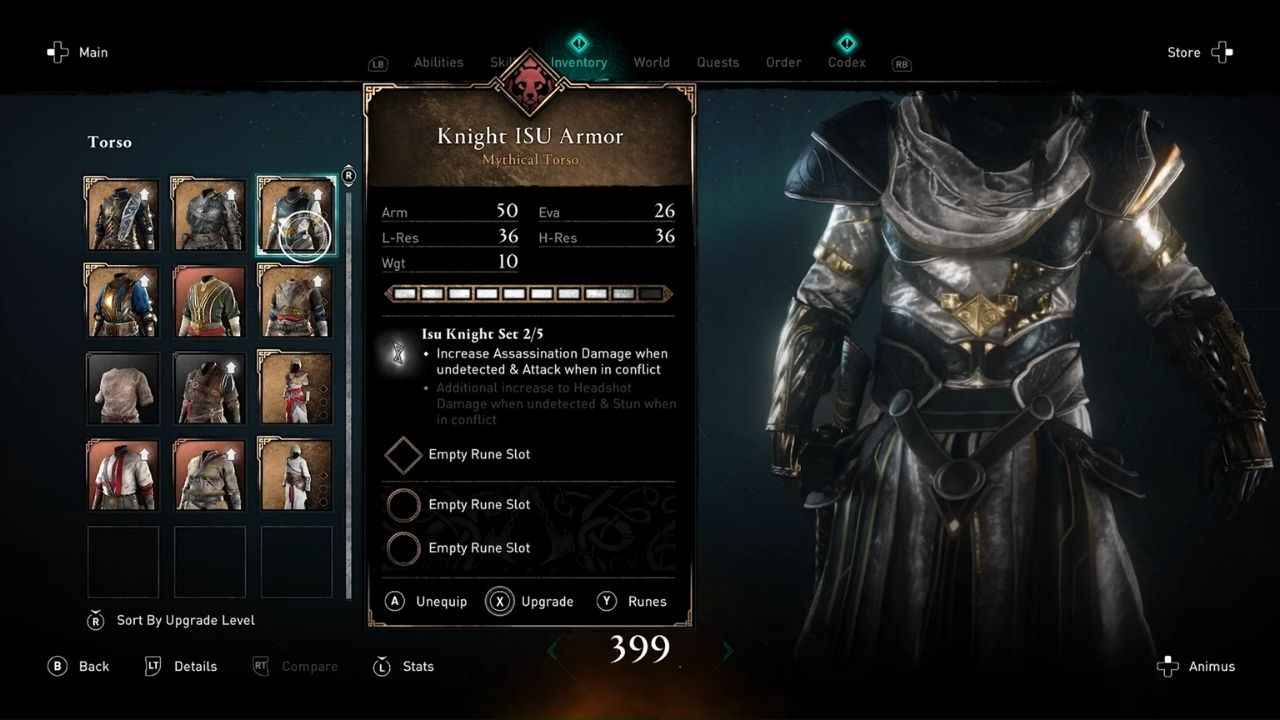
Task: Select the World menu item
Action: click(x=652, y=62)
